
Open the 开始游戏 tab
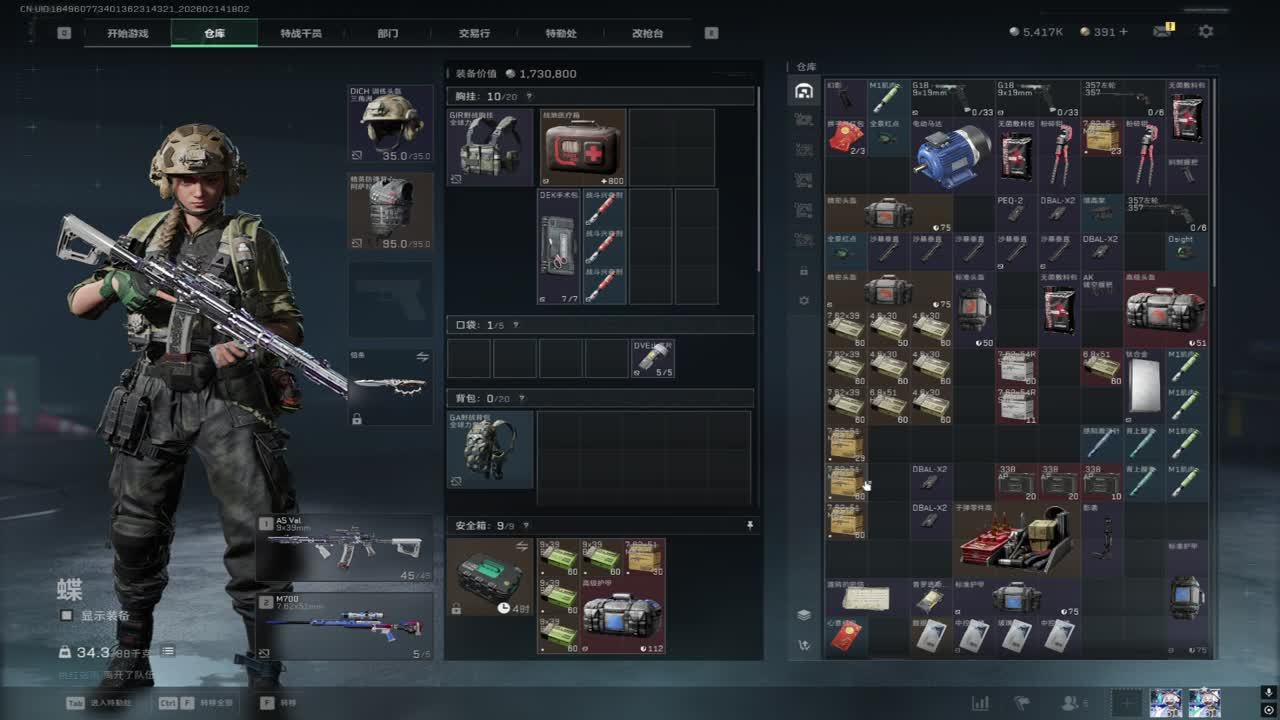click(x=128, y=33)
